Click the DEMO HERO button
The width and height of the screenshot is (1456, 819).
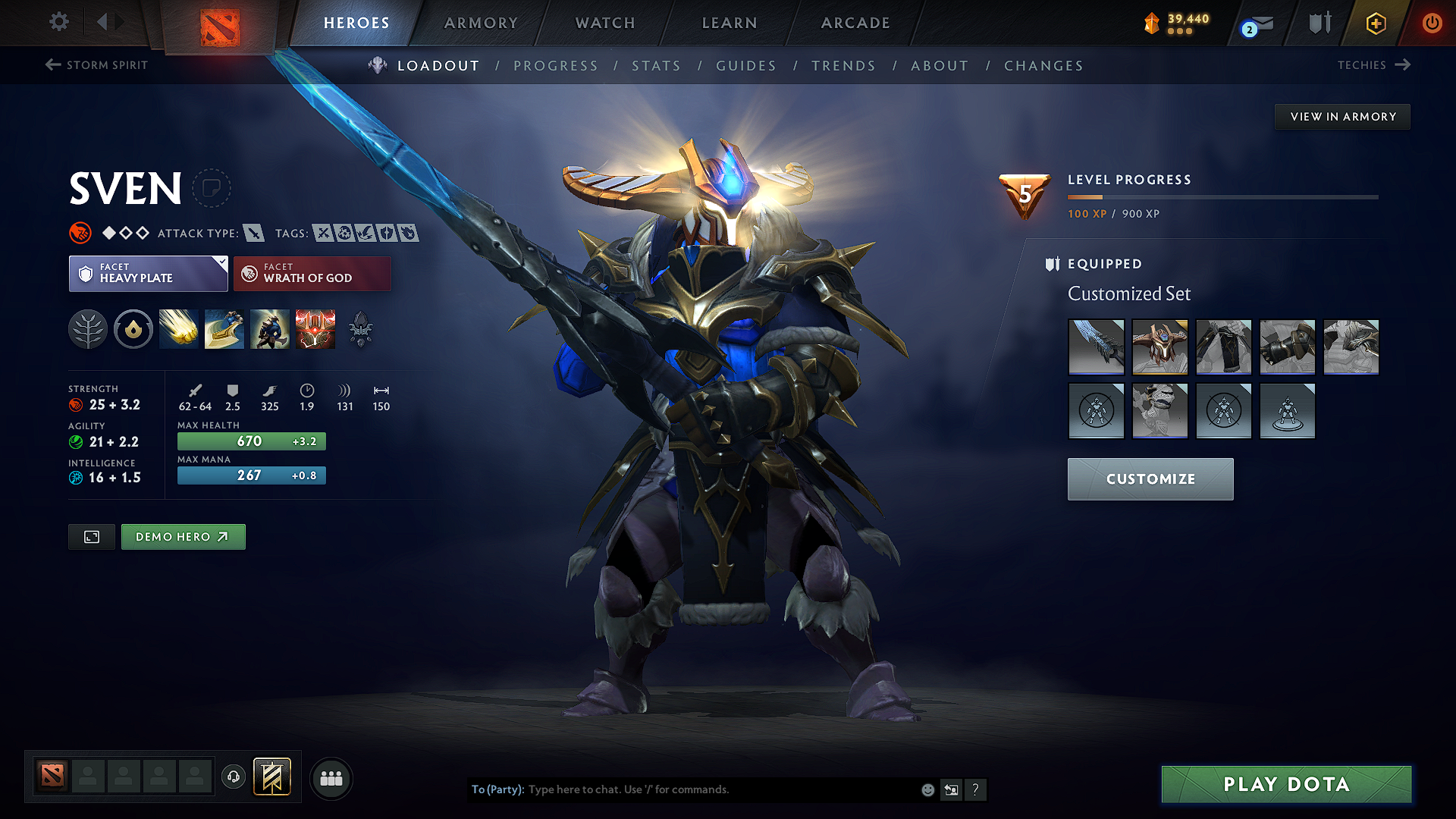[x=183, y=536]
